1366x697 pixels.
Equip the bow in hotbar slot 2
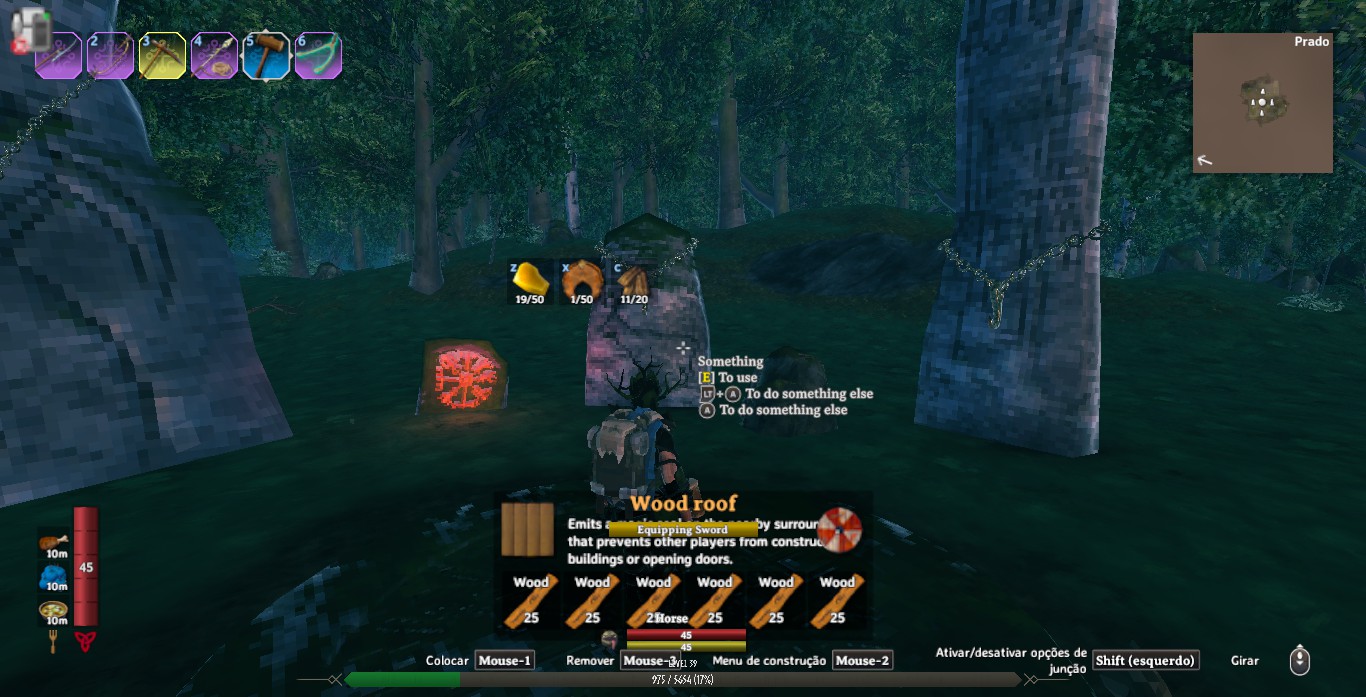(110, 56)
